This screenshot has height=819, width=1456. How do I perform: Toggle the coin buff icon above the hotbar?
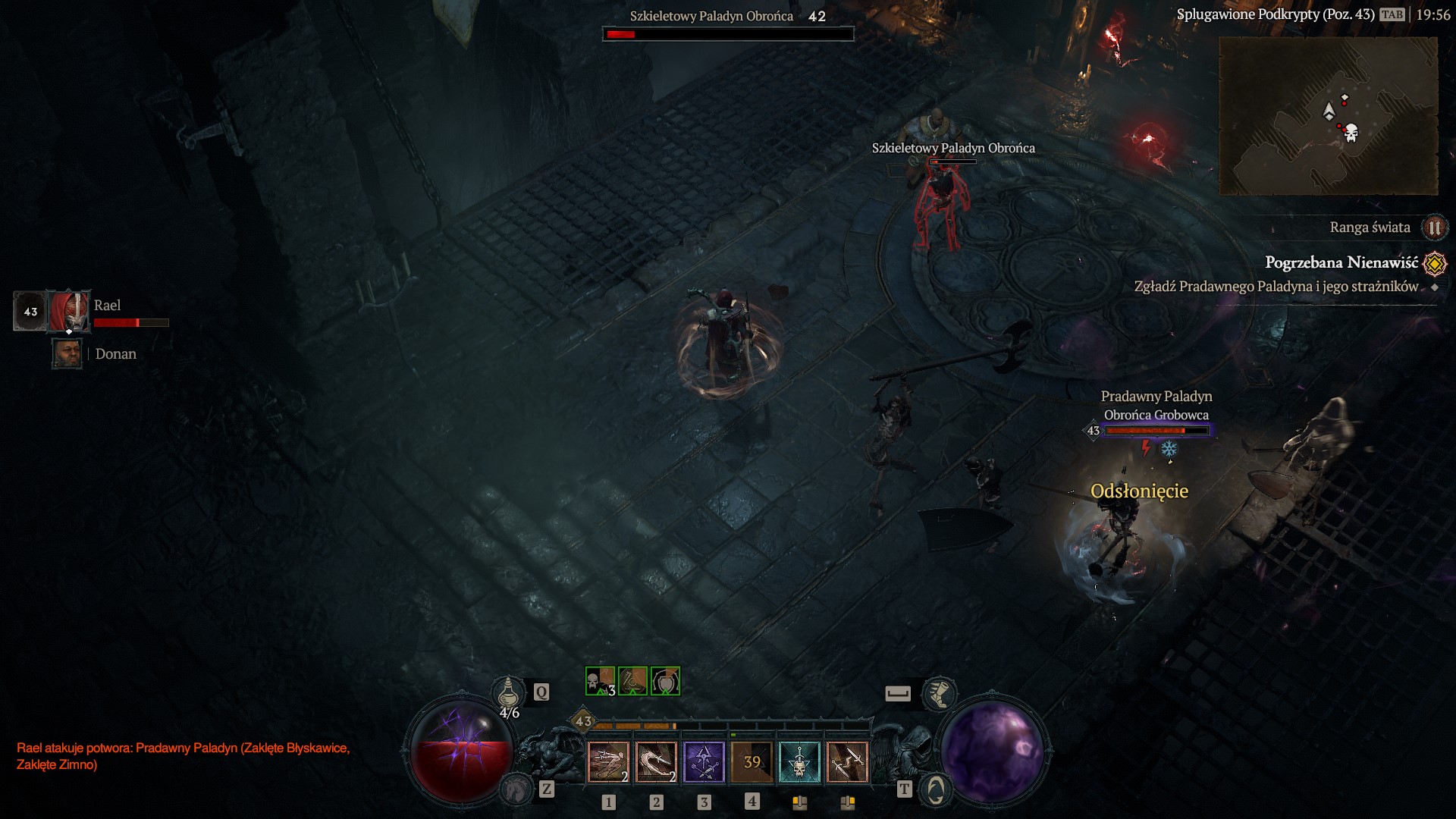click(x=631, y=682)
